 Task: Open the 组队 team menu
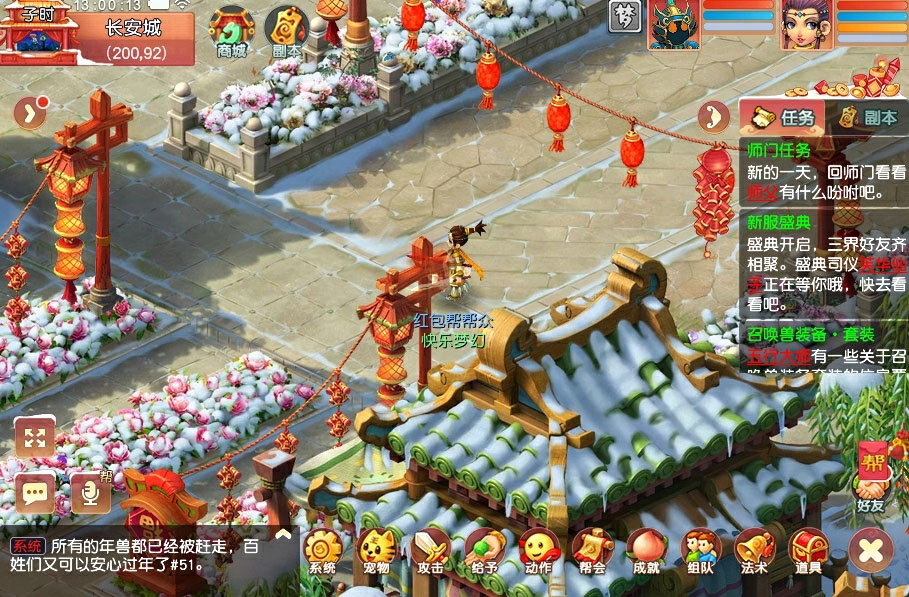pyautogui.click(x=700, y=551)
